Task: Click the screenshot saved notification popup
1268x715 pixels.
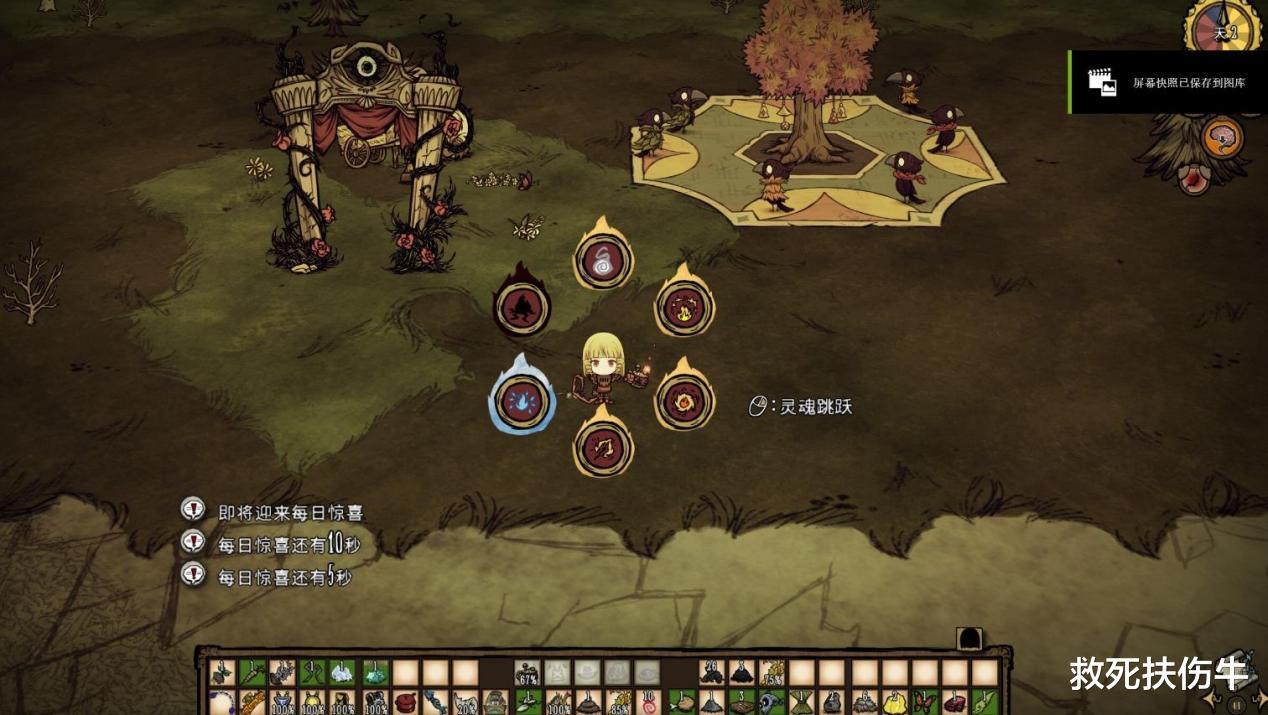Action: [1167, 83]
